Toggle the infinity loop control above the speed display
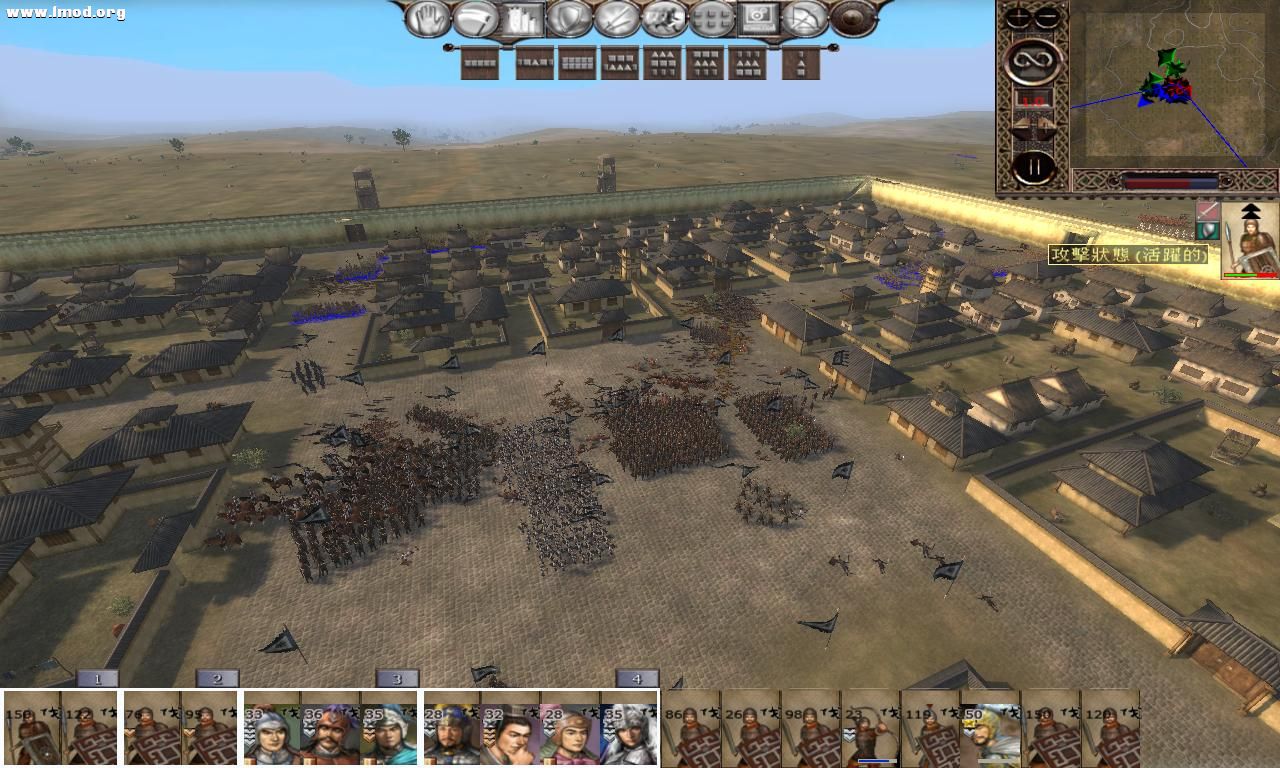The height and width of the screenshot is (768, 1280). (x=1034, y=60)
